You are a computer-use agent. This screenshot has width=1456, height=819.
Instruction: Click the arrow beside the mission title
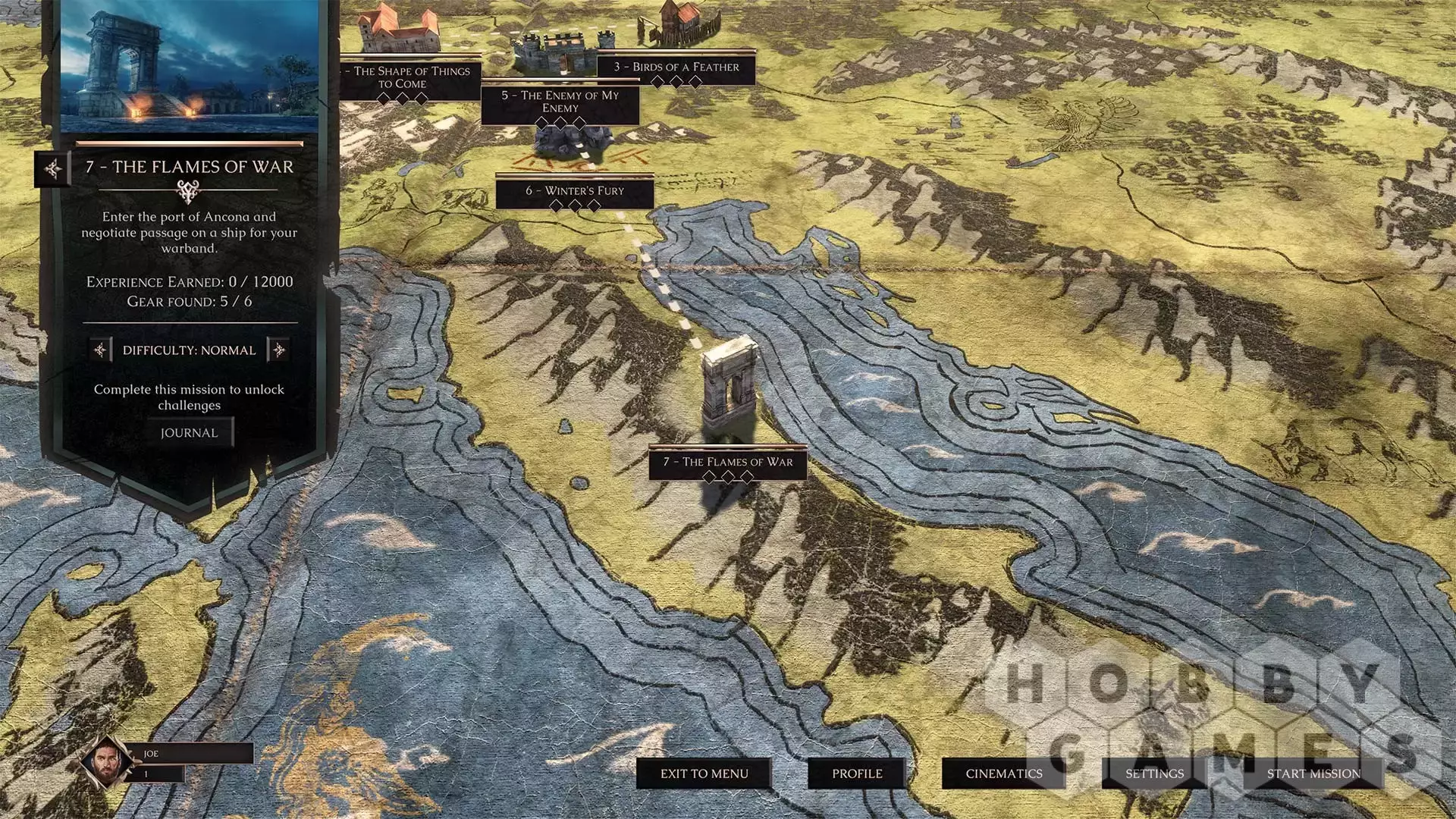53,168
